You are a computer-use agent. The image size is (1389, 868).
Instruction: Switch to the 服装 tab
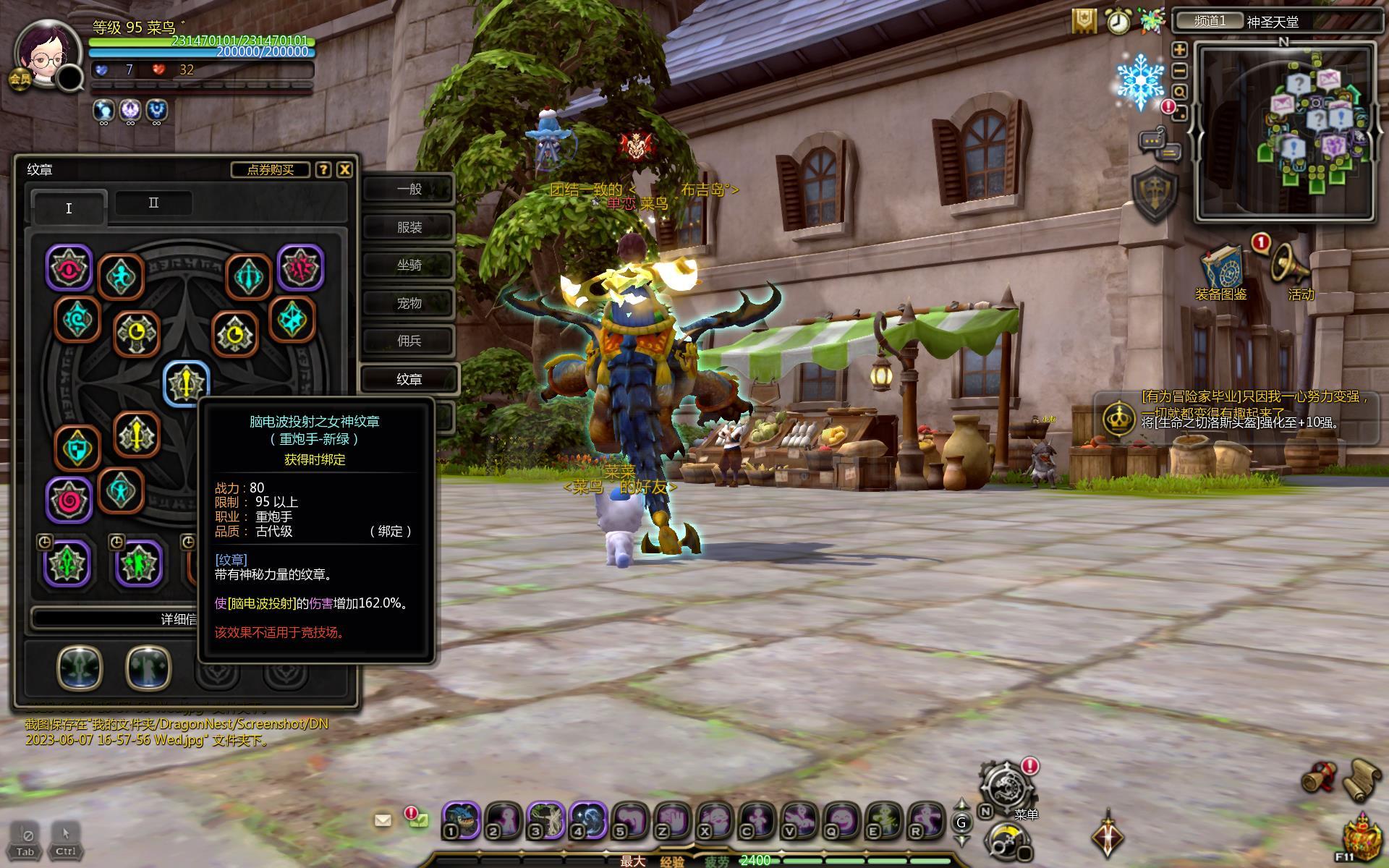pyautogui.click(x=409, y=227)
